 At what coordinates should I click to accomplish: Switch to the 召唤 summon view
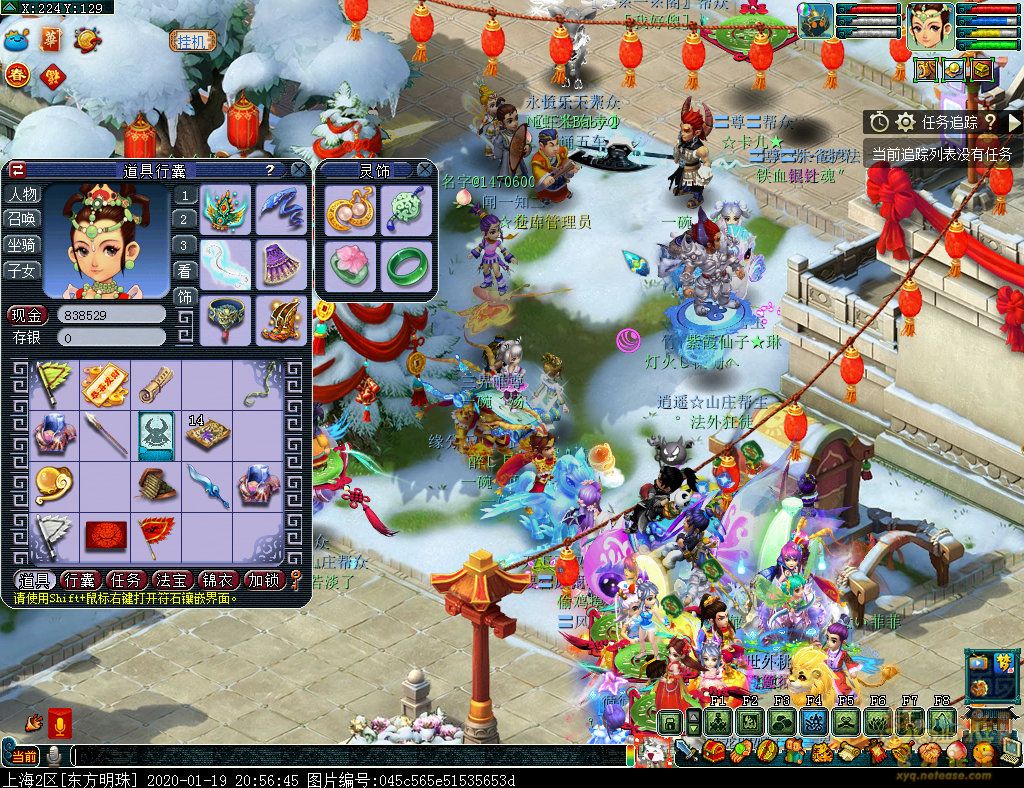coord(23,219)
